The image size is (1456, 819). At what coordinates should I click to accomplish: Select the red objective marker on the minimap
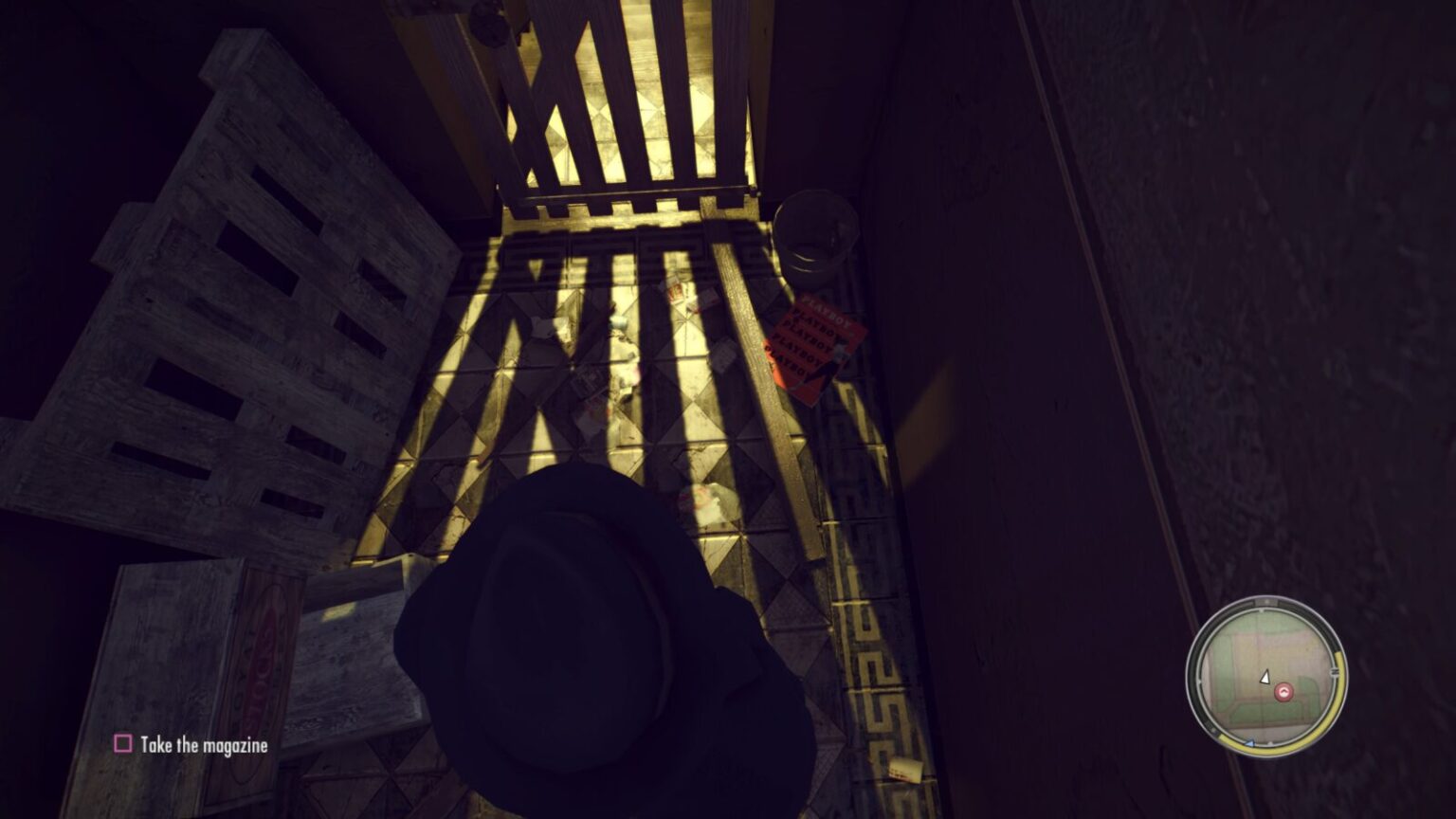click(x=1283, y=691)
